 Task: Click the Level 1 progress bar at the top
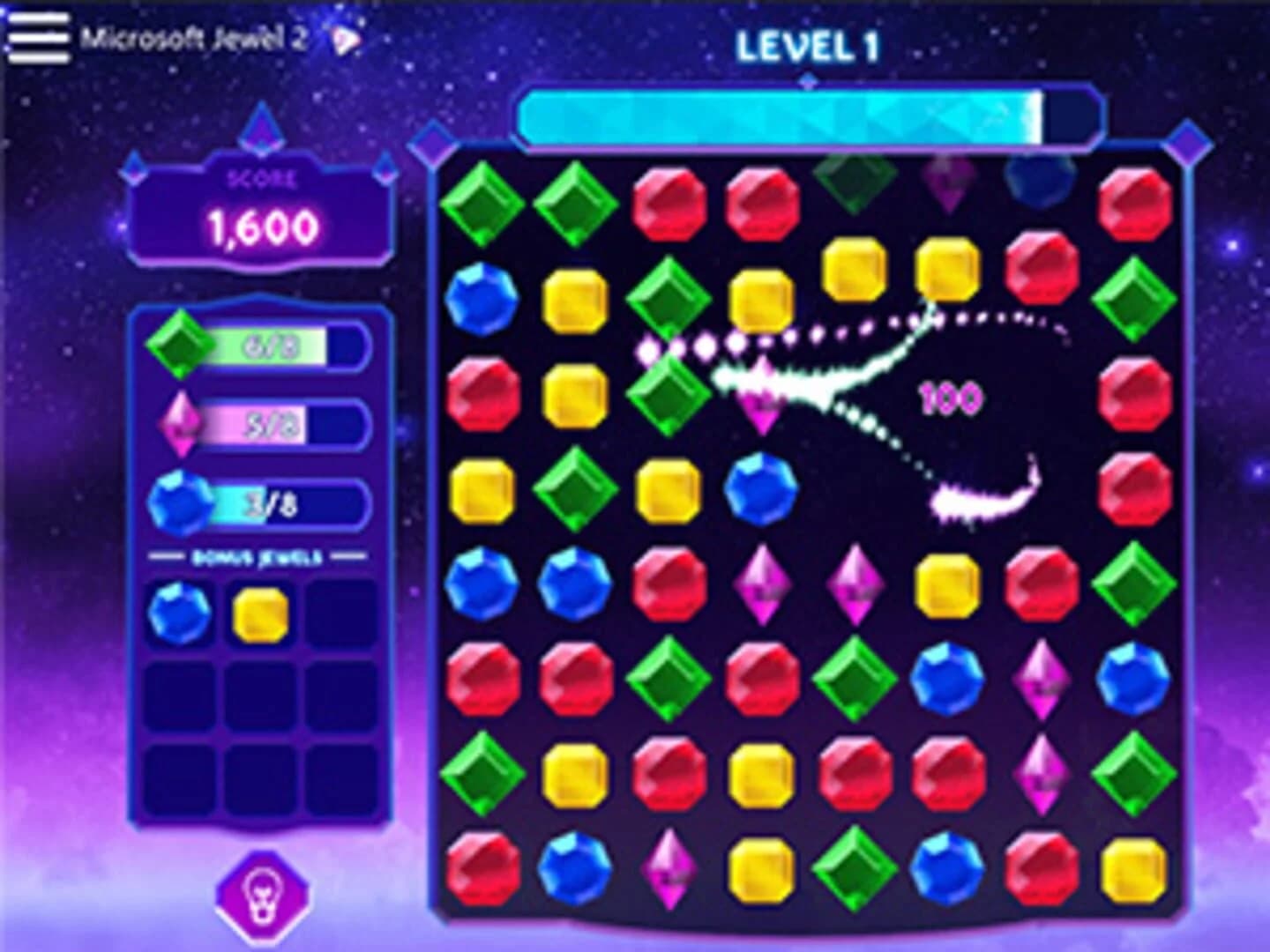pyautogui.click(x=807, y=115)
